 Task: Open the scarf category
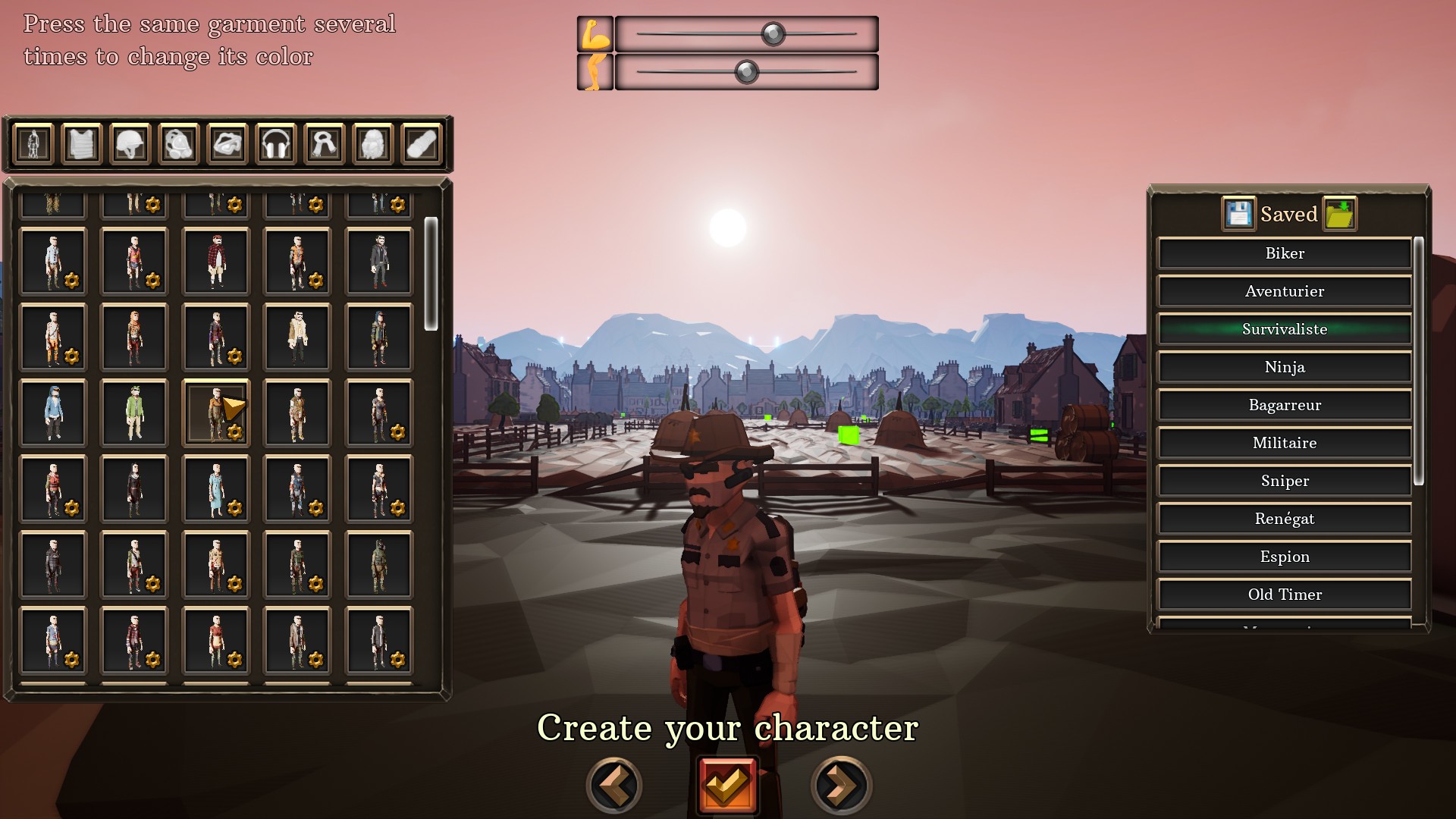(324, 142)
